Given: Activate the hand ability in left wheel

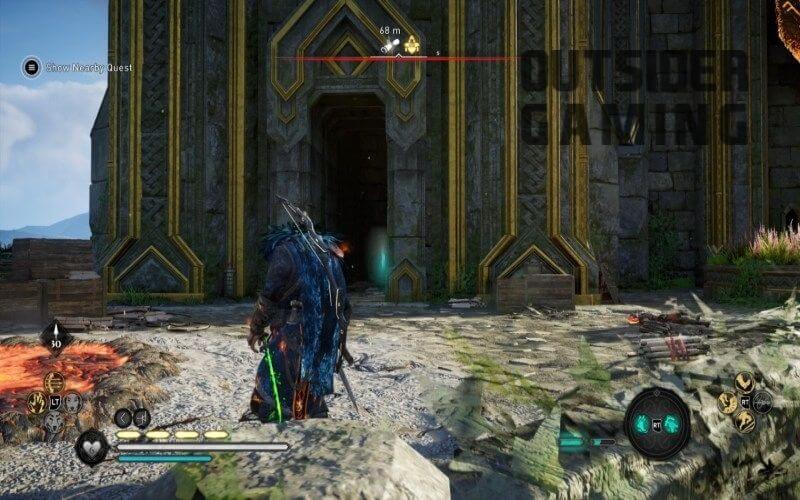Looking at the screenshot, I should (37, 402).
